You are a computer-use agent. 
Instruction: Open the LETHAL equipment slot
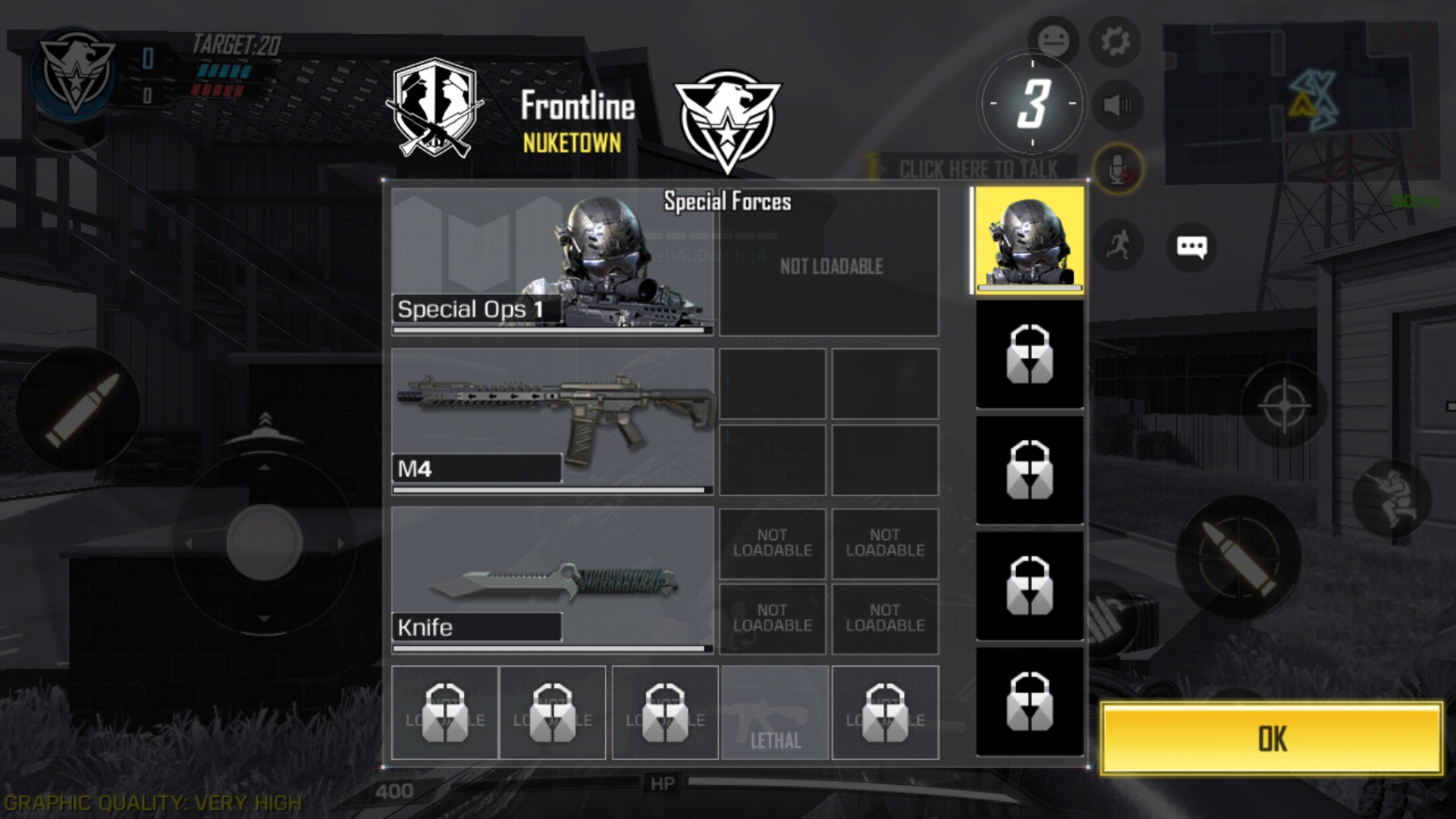pos(774,713)
